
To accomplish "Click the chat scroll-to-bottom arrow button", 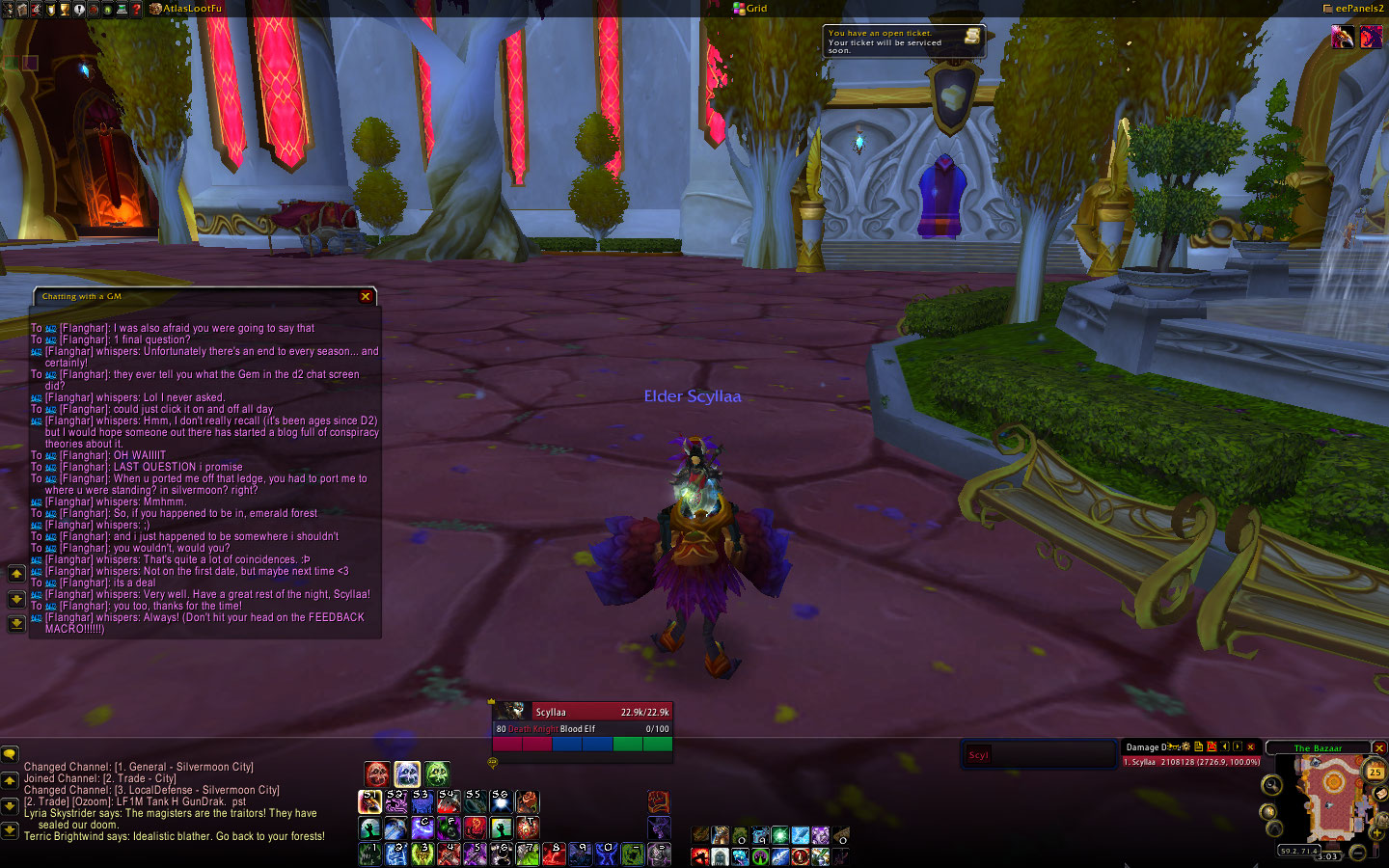I will tap(10, 829).
